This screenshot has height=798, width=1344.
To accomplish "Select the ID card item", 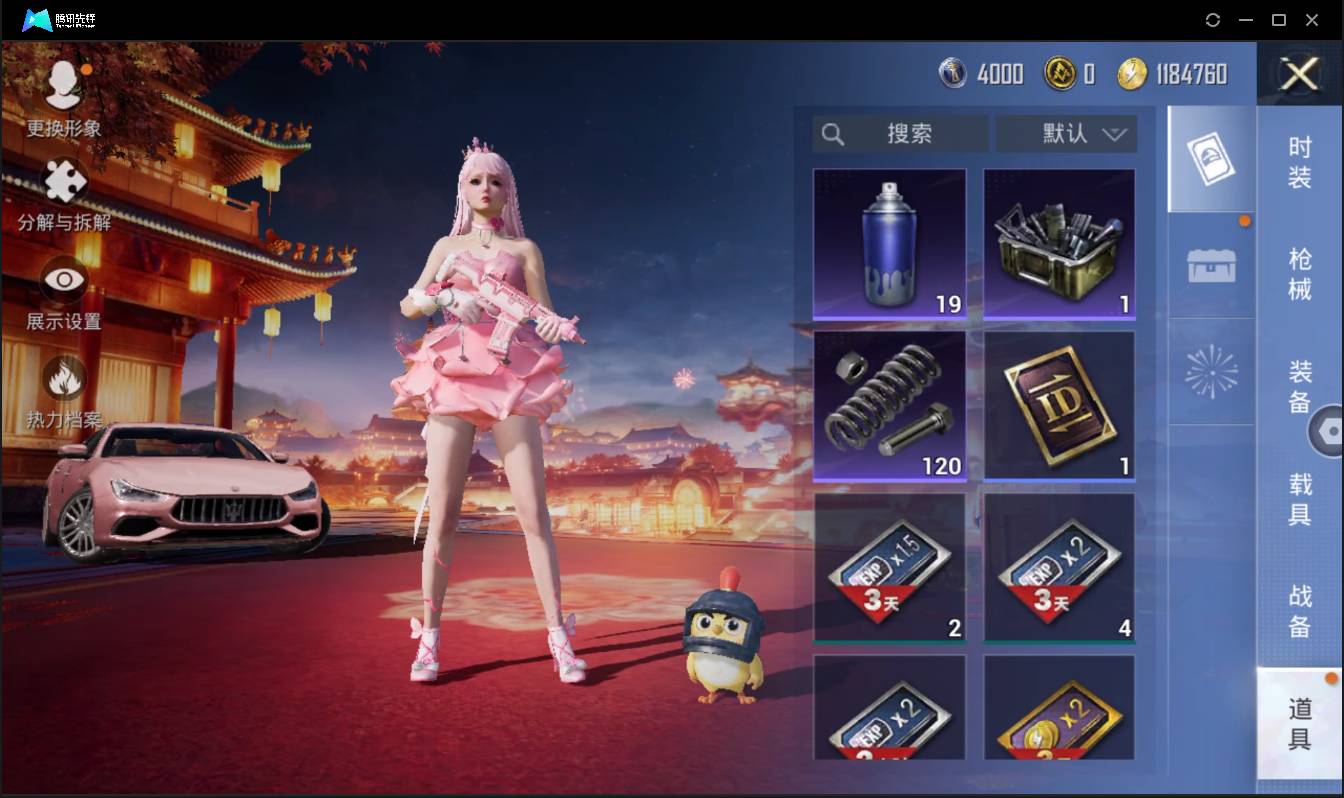I will [x=1059, y=404].
